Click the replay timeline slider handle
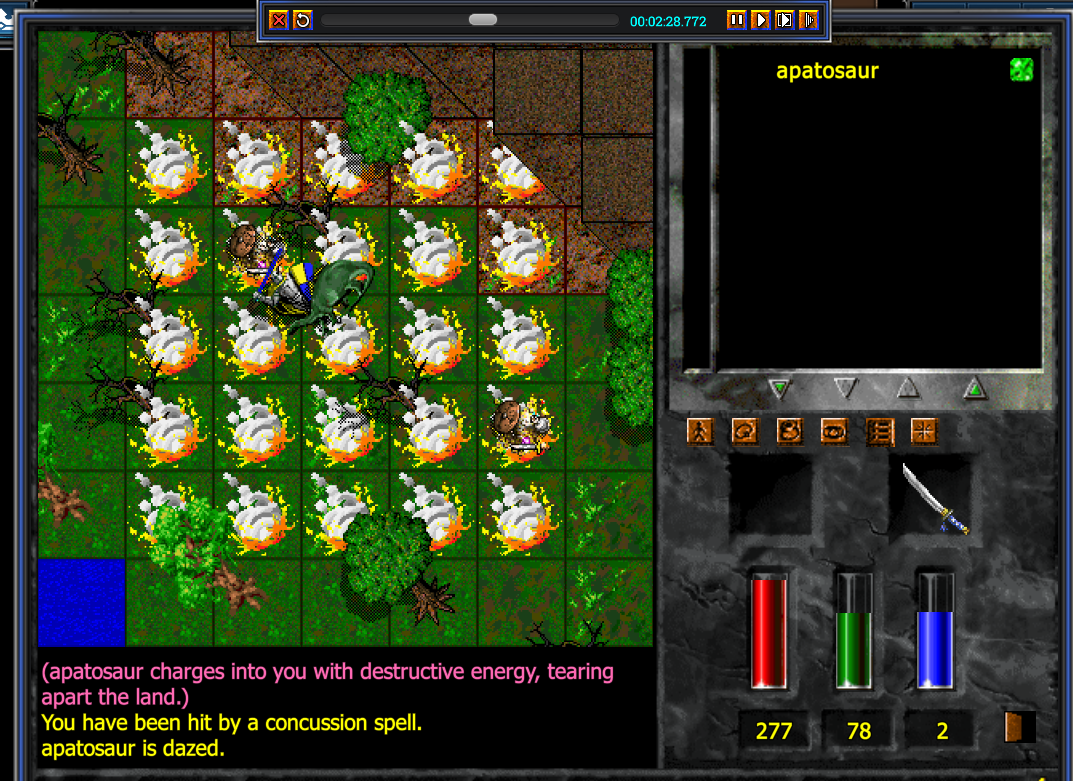 [x=483, y=20]
